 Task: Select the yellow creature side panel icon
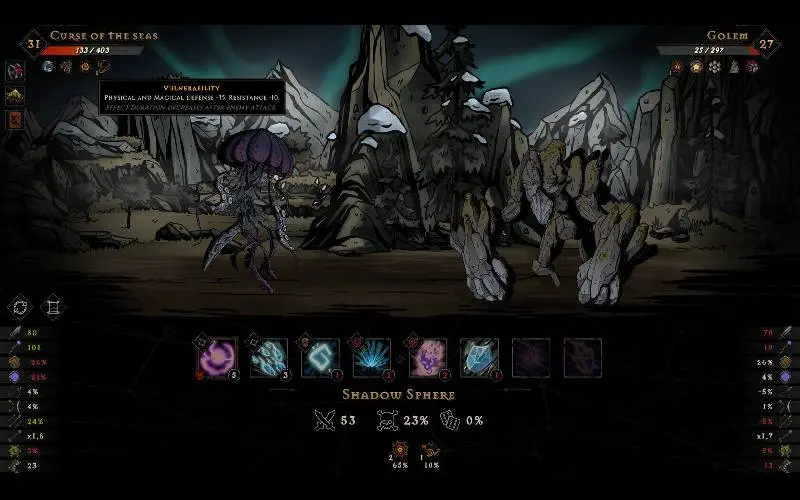click(x=16, y=96)
